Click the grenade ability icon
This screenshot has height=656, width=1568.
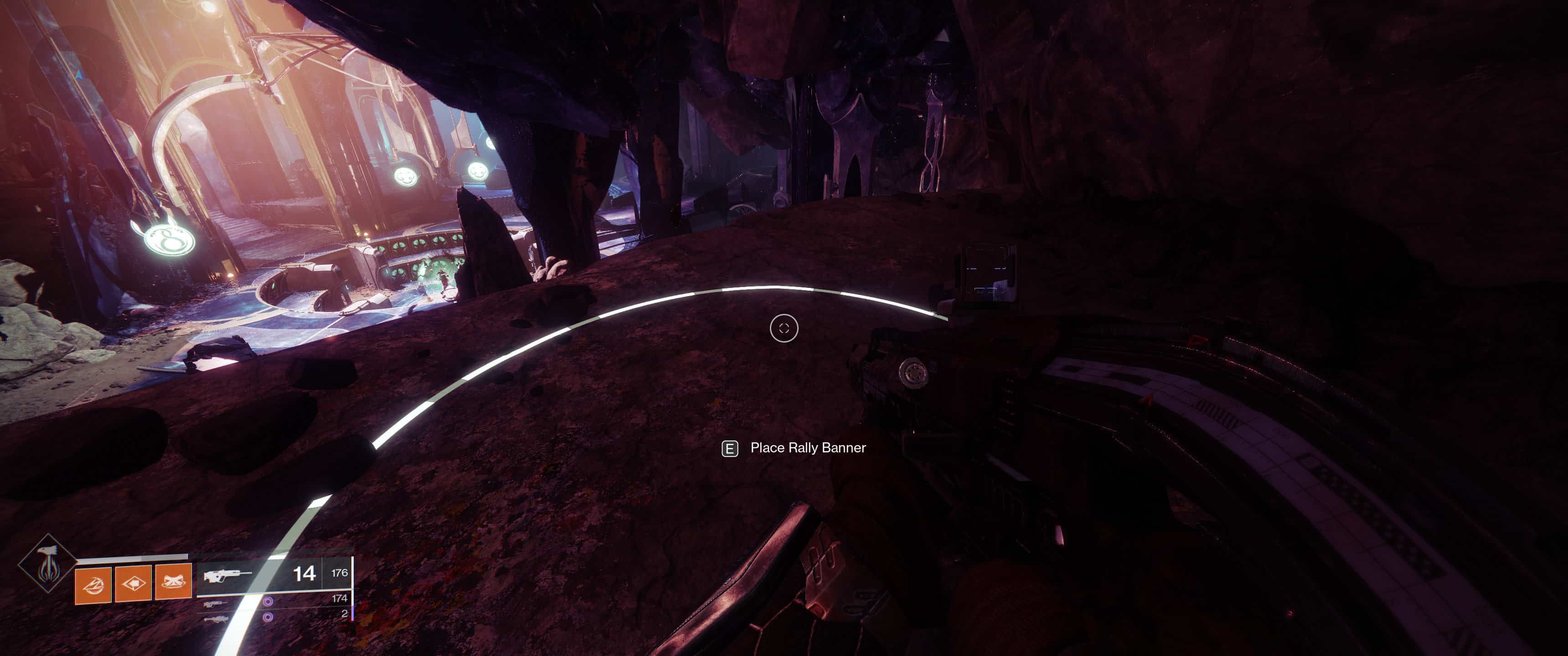click(93, 585)
